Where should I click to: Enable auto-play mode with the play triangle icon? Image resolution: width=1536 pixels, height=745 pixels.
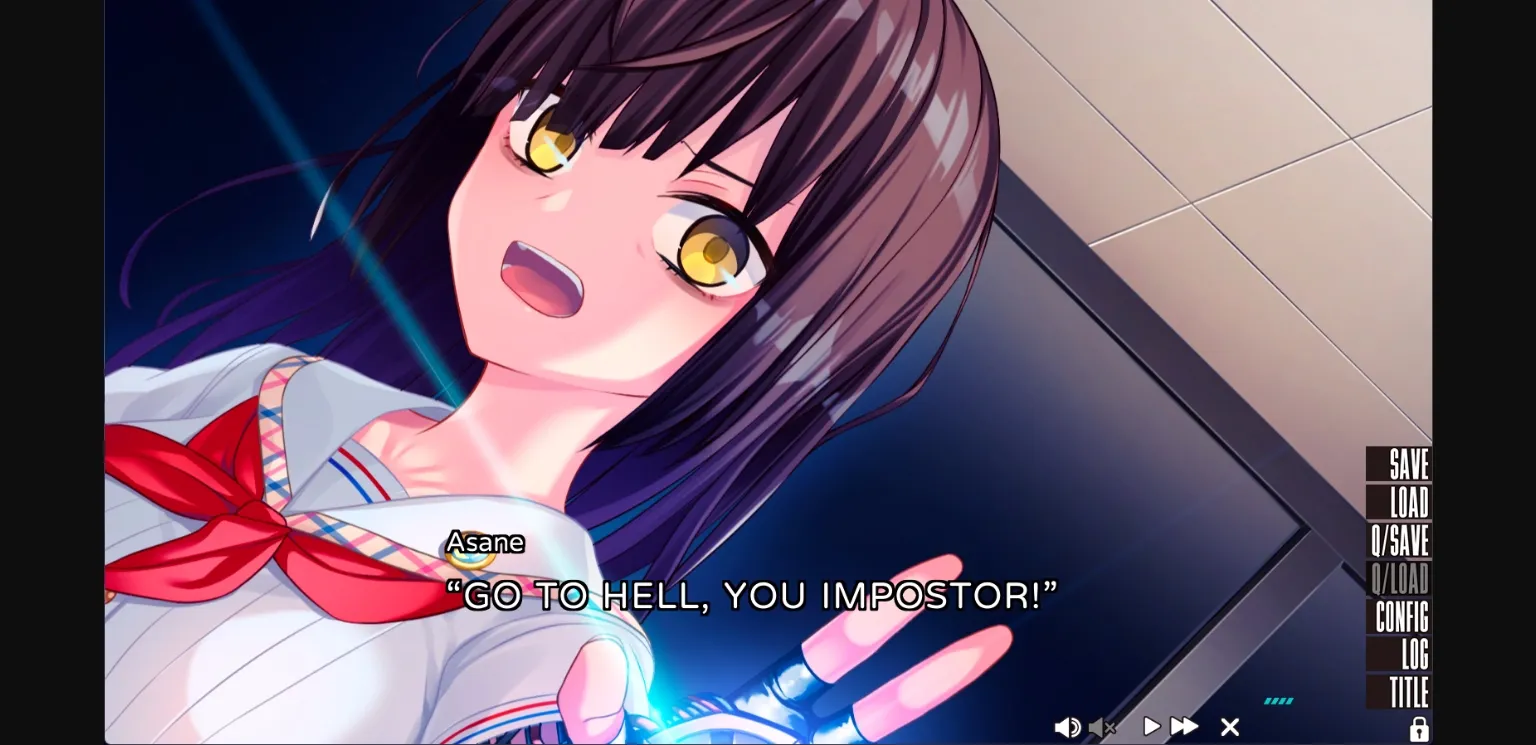pyautogui.click(x=1150, y=727)
